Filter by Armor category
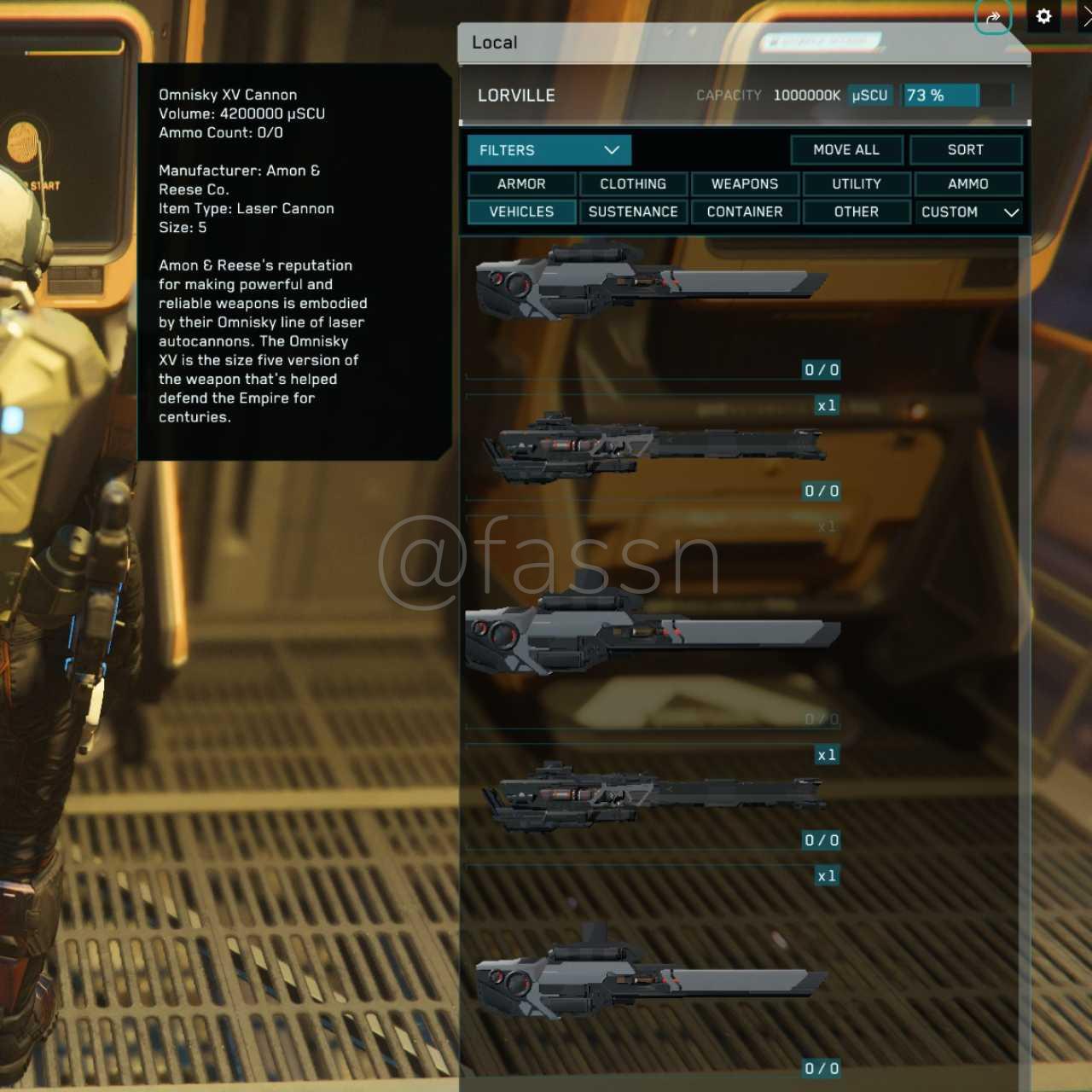 521,184
